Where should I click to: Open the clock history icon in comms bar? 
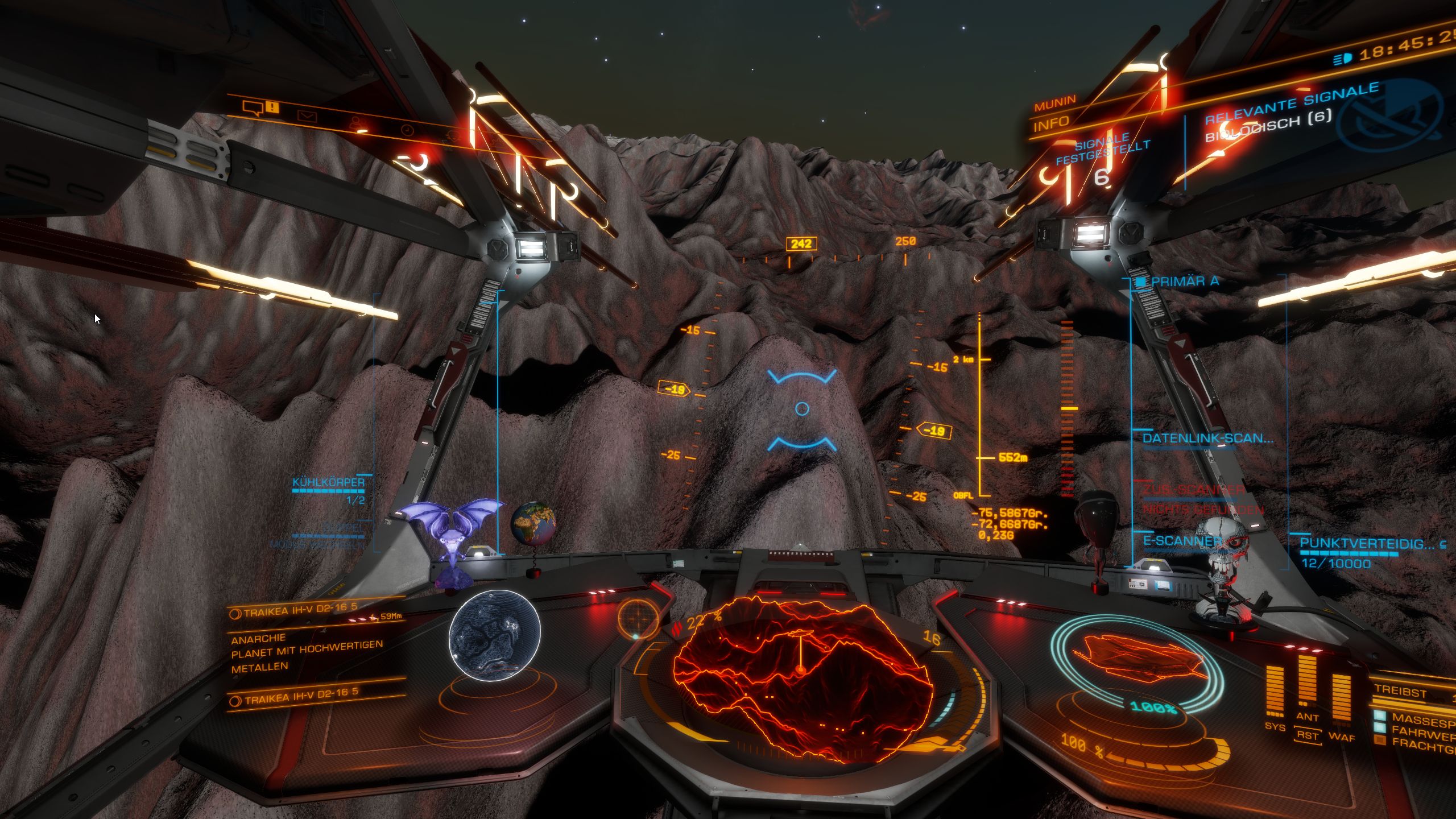pyautogui.click(x=407, y=130)
